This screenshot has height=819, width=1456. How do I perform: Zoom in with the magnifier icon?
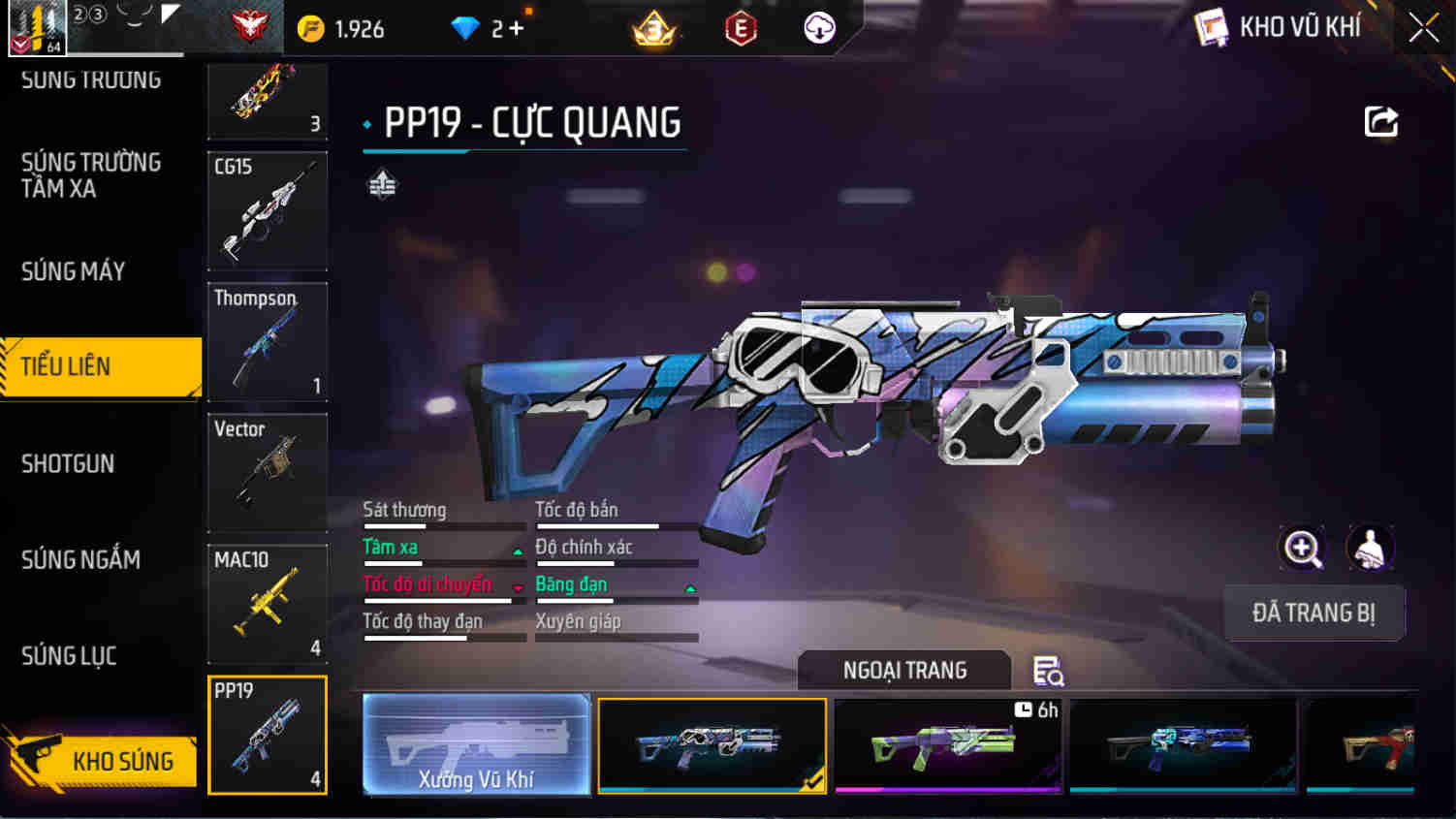(1302, 549)
